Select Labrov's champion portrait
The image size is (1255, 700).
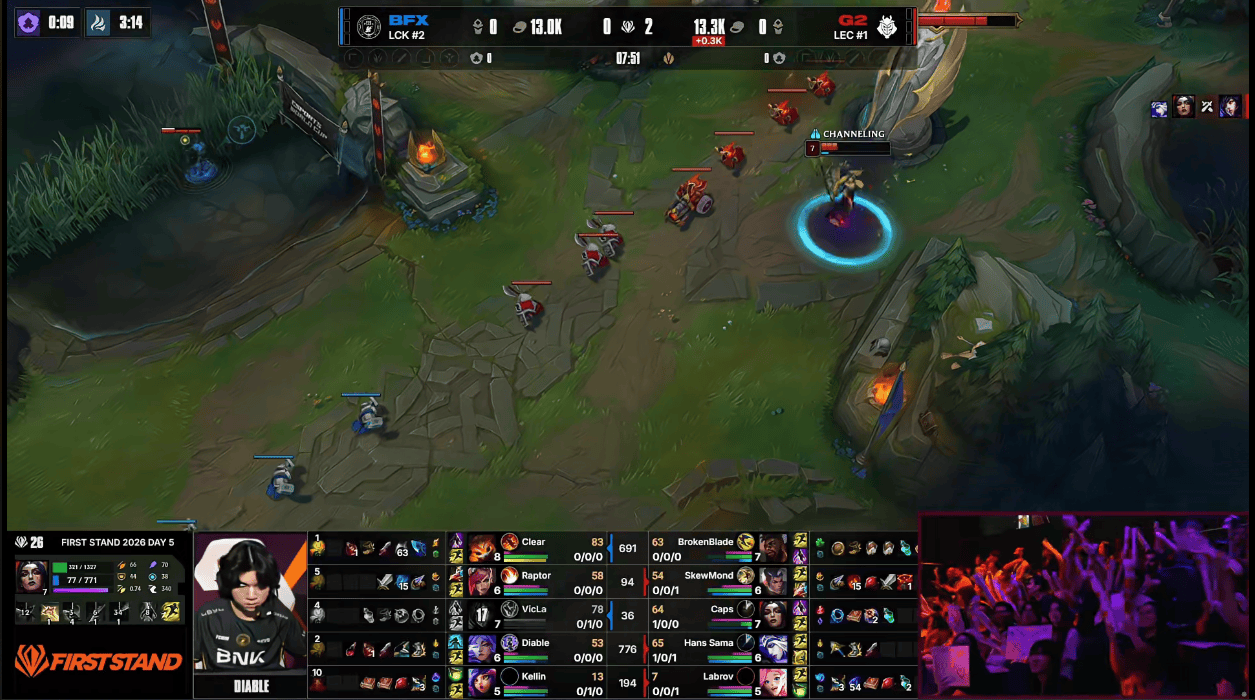click(773, 682)
